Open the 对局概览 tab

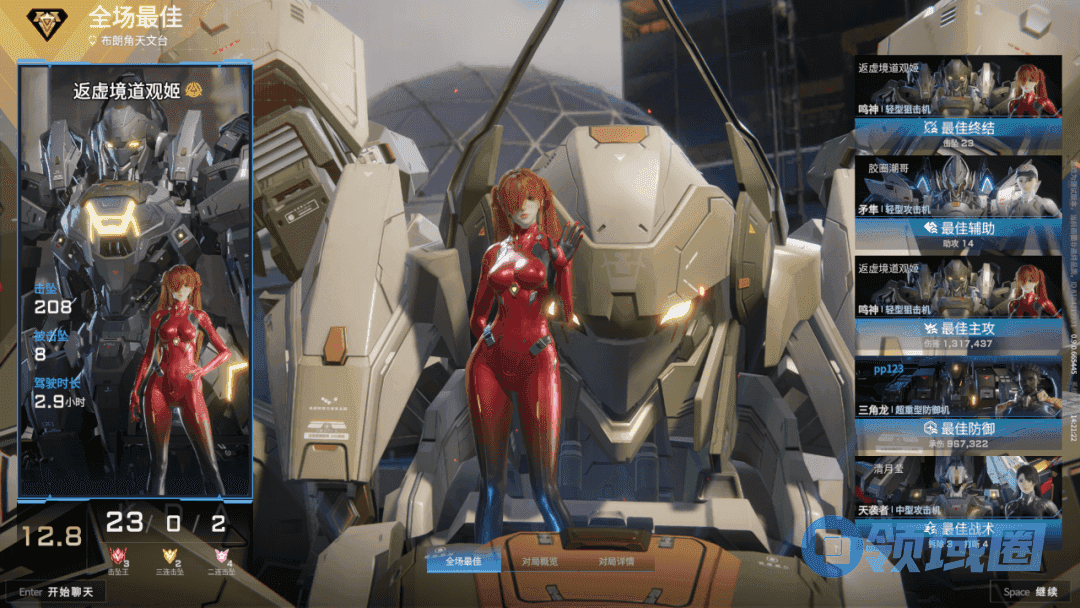(x=540, y=561)
